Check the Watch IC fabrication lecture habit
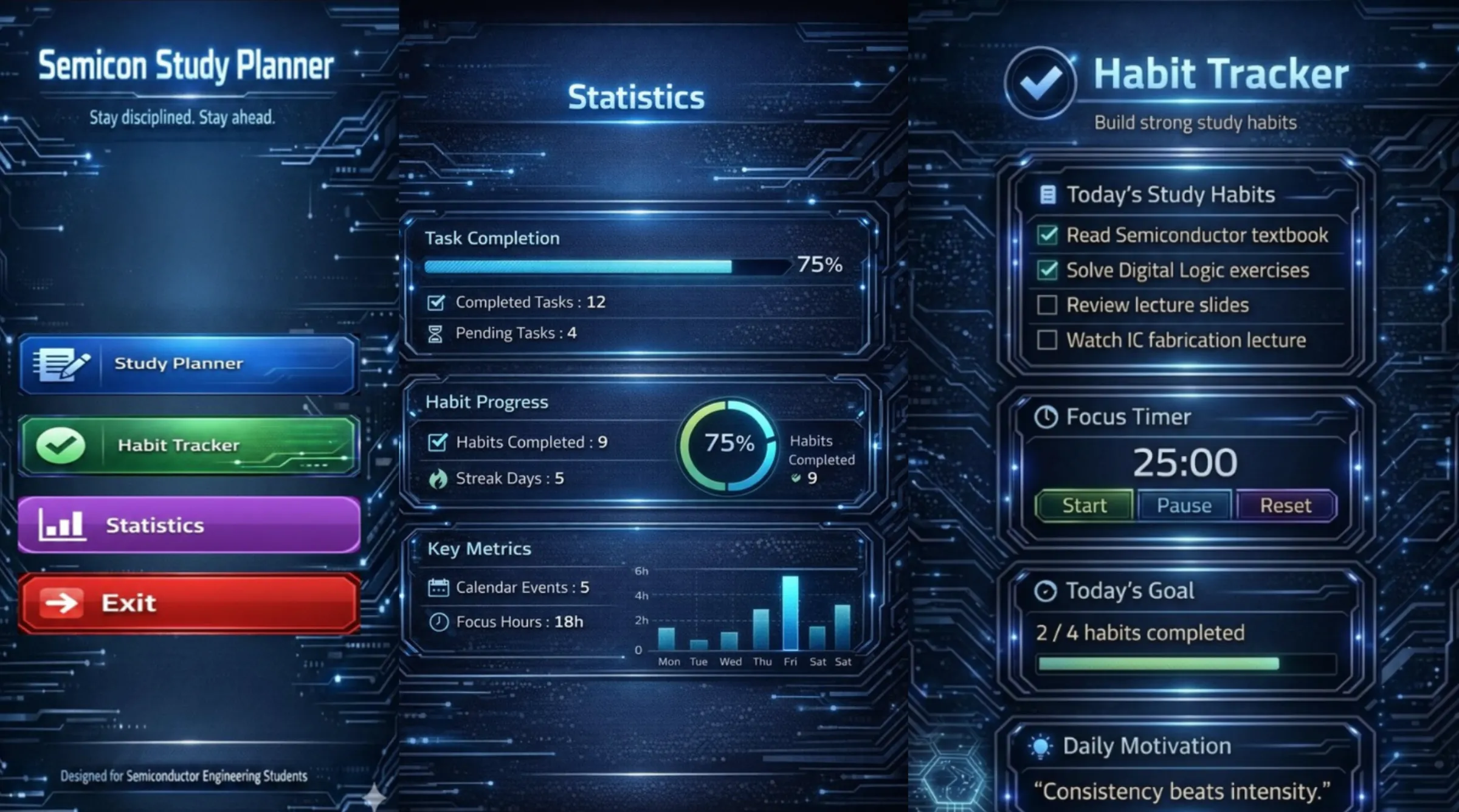The image size is (1459, 812). [x=1048, y=340]
